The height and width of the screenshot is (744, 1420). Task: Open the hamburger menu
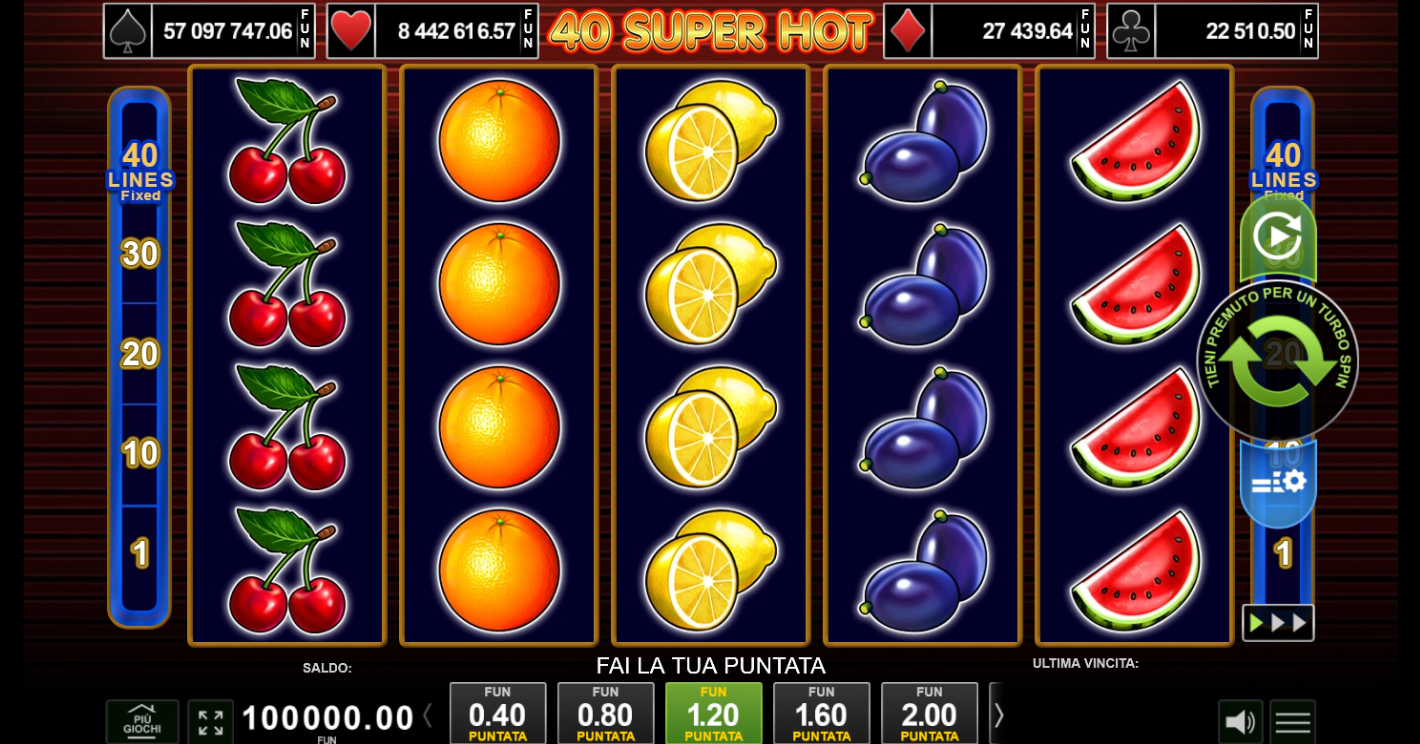tap(1292, 722)
